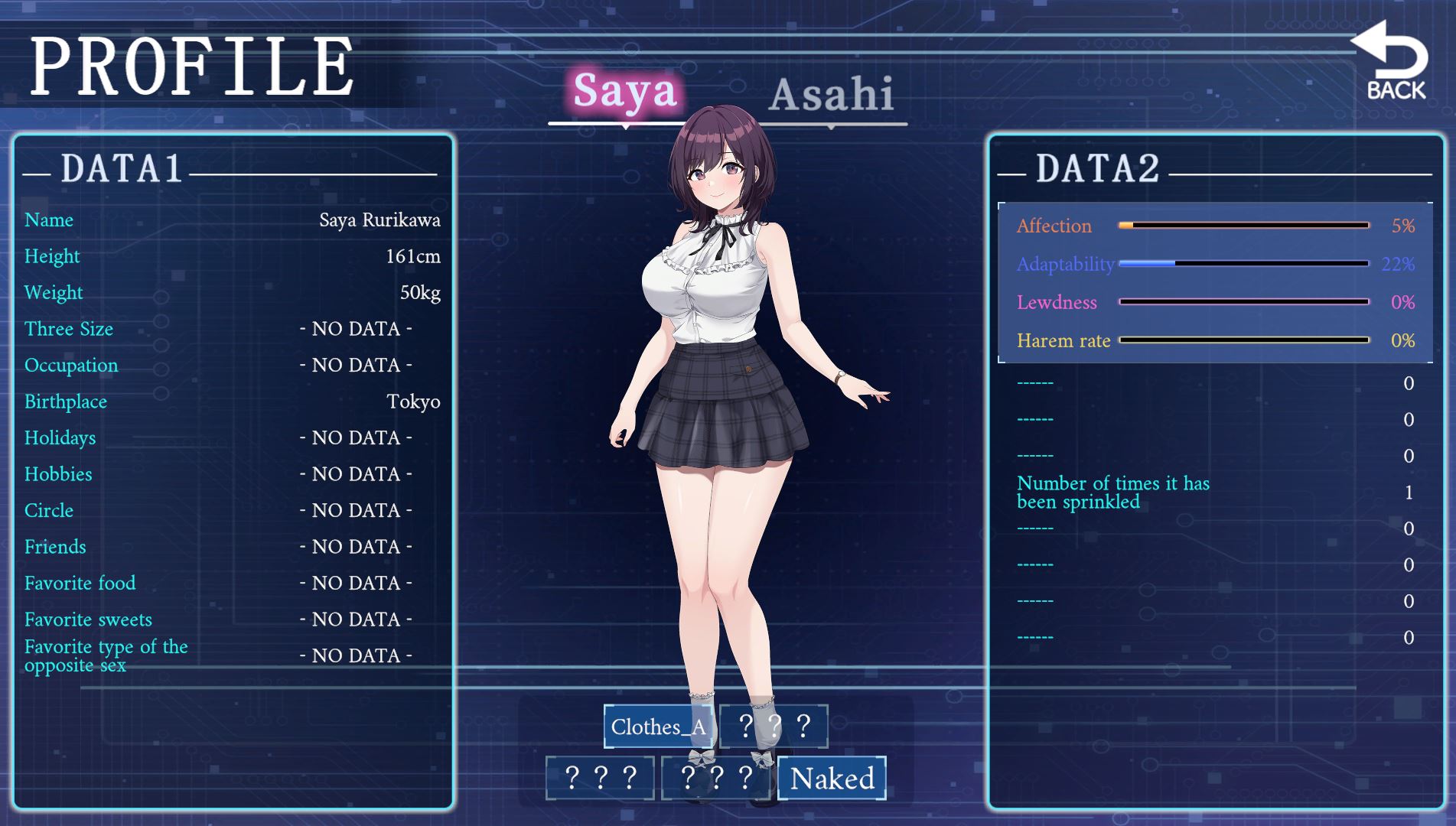
Task: Go back using the BACK arrow button
Action: (x=1395, y=63)
